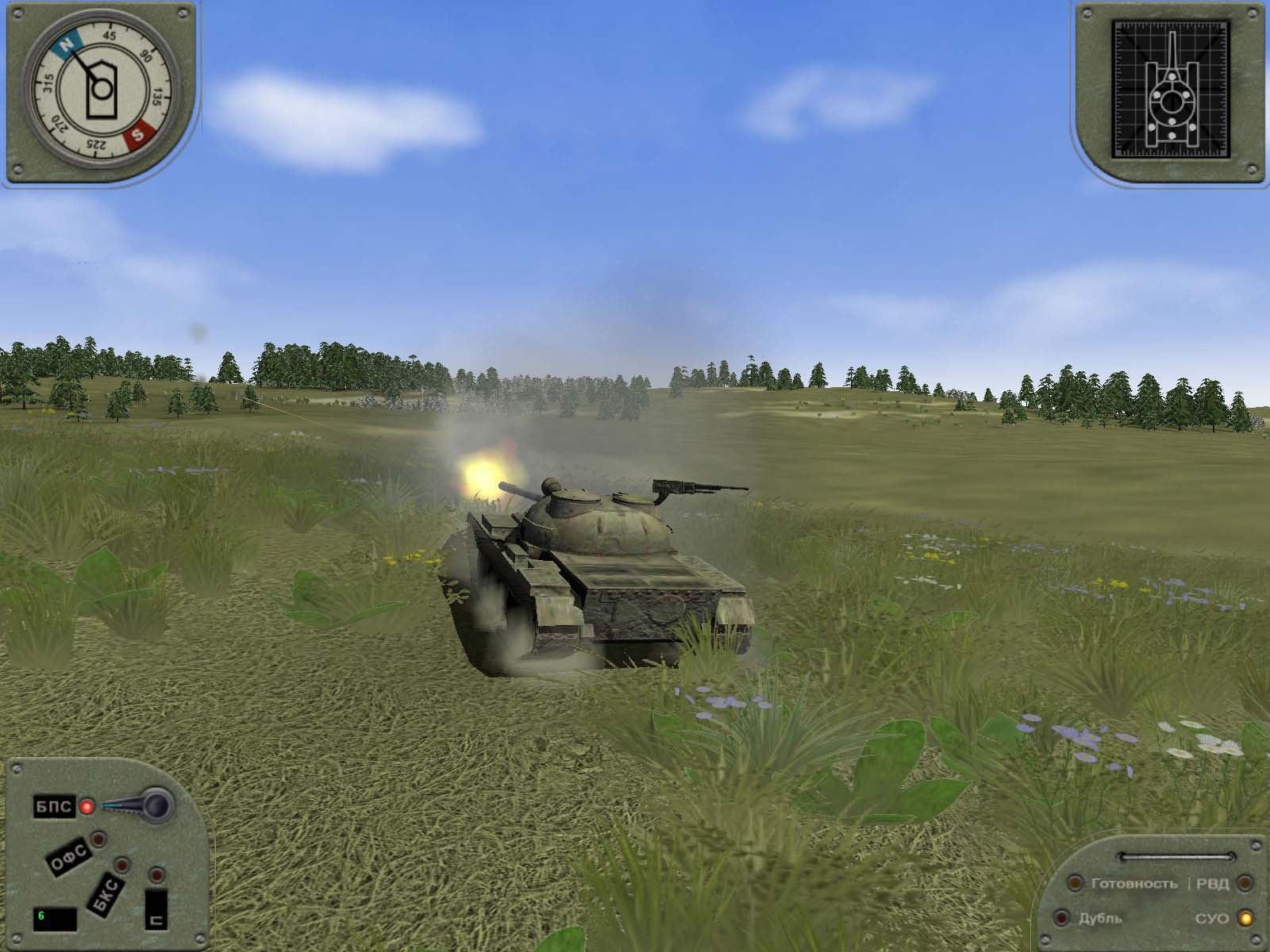
Task: Select the БПС ammo type label
Action: (55, 807)
